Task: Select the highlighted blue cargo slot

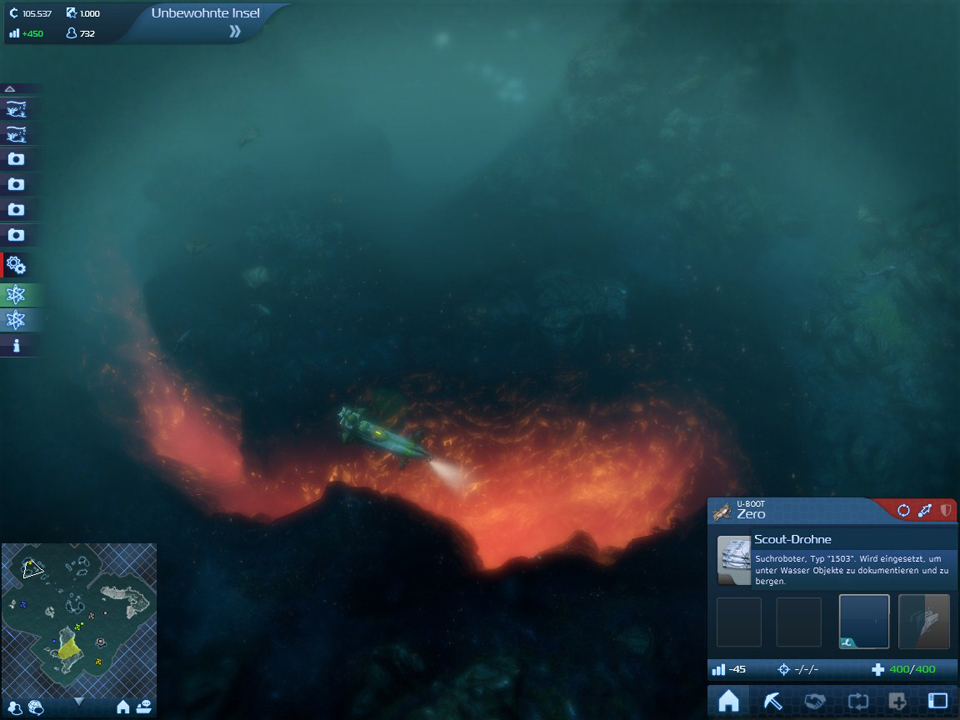Action: click(864, 621)
